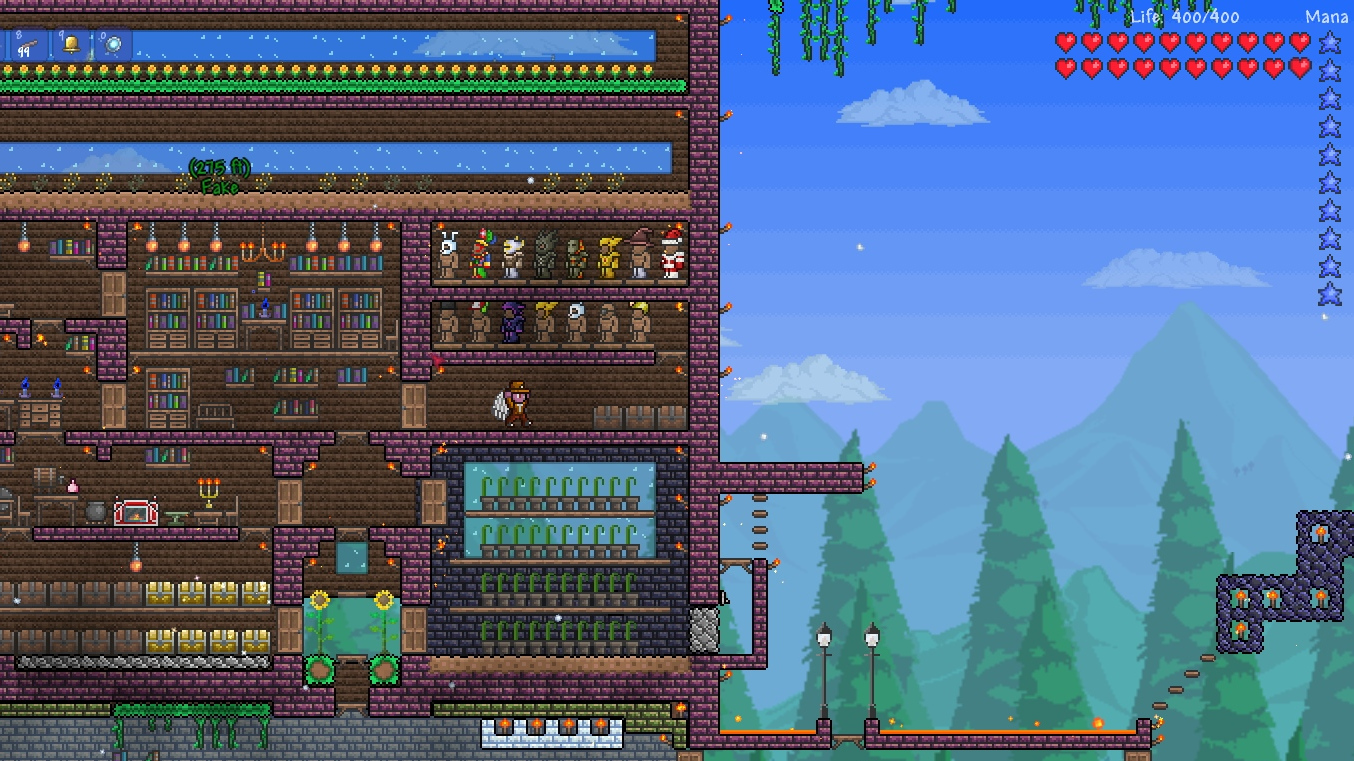Select the hotbar slot holding 99 sticks

27,44
